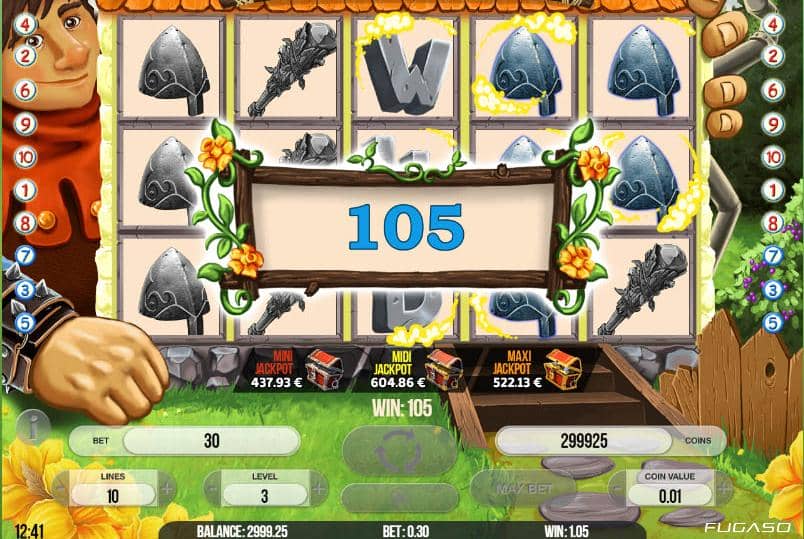Select the Midi Jackpot chest
The width and height of the screenshot is (804, 539).
point(442,368)
